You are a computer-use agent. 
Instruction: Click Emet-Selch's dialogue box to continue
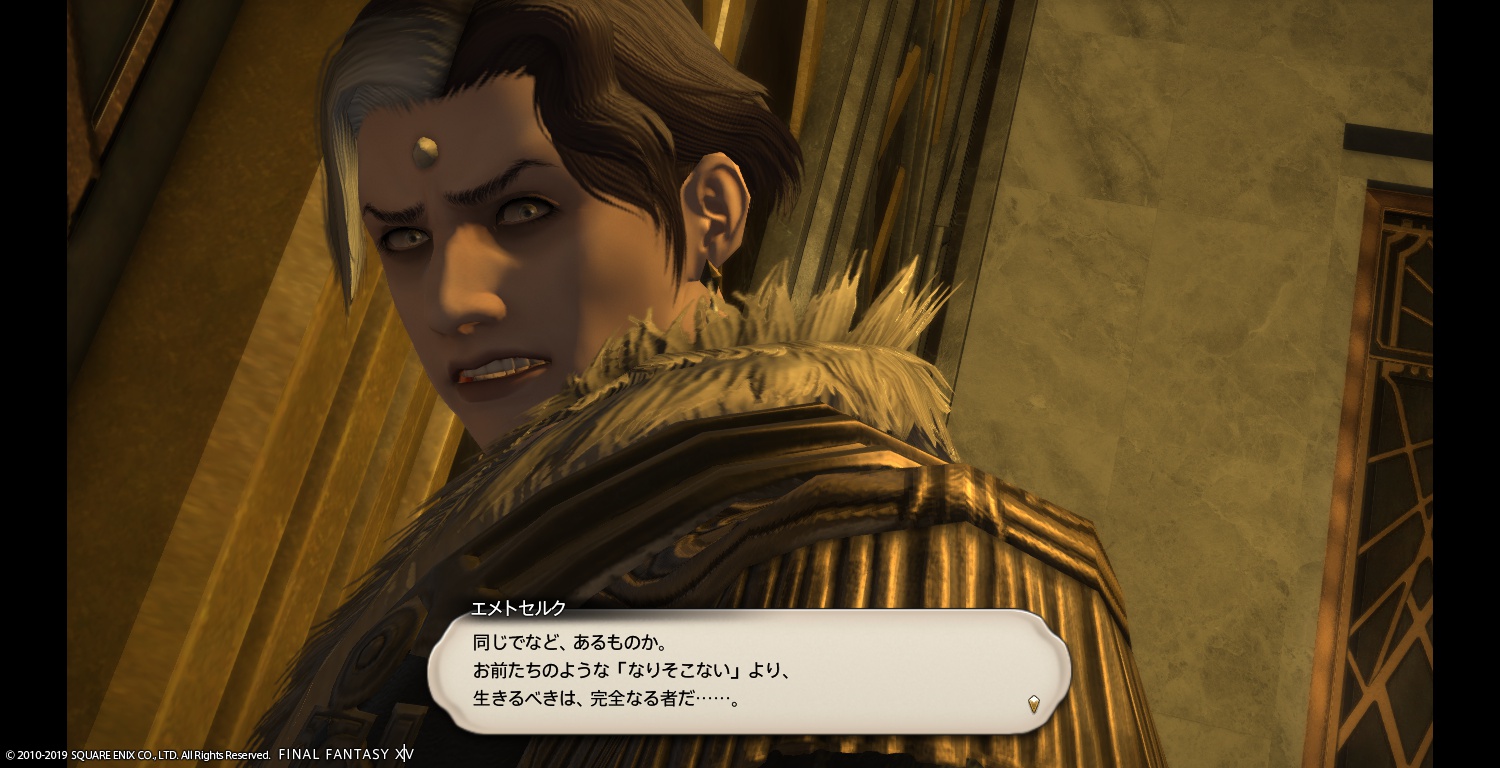(x=748, y=671)
